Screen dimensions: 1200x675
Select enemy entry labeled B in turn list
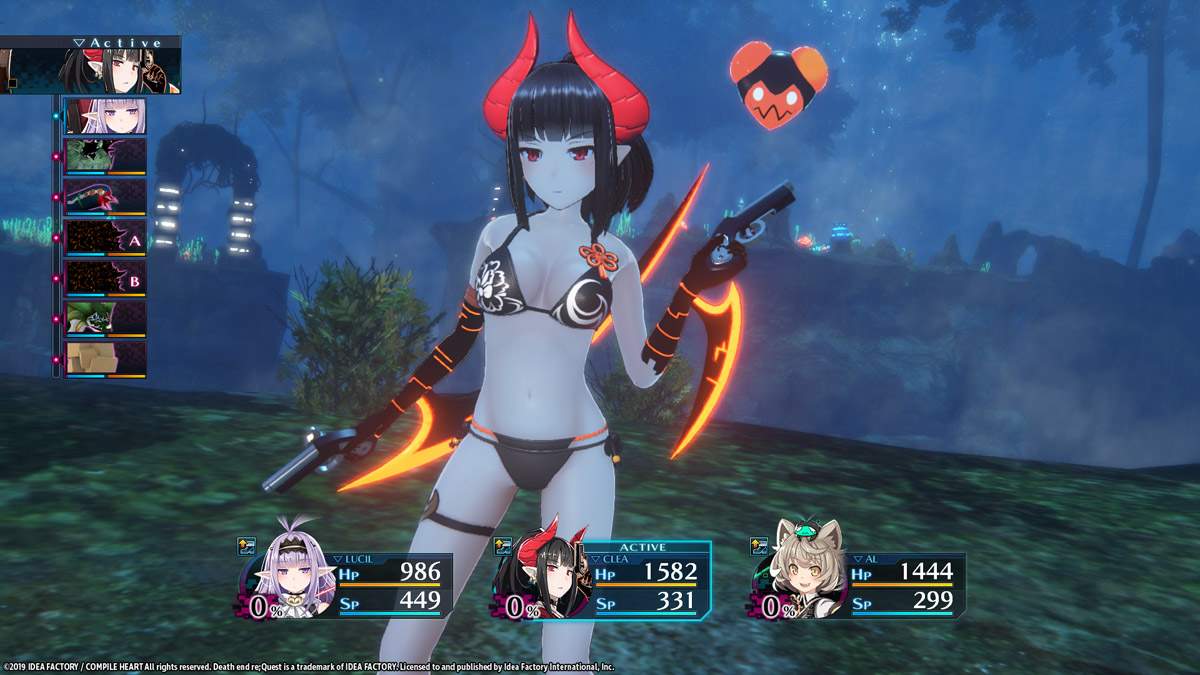[105, 278]
